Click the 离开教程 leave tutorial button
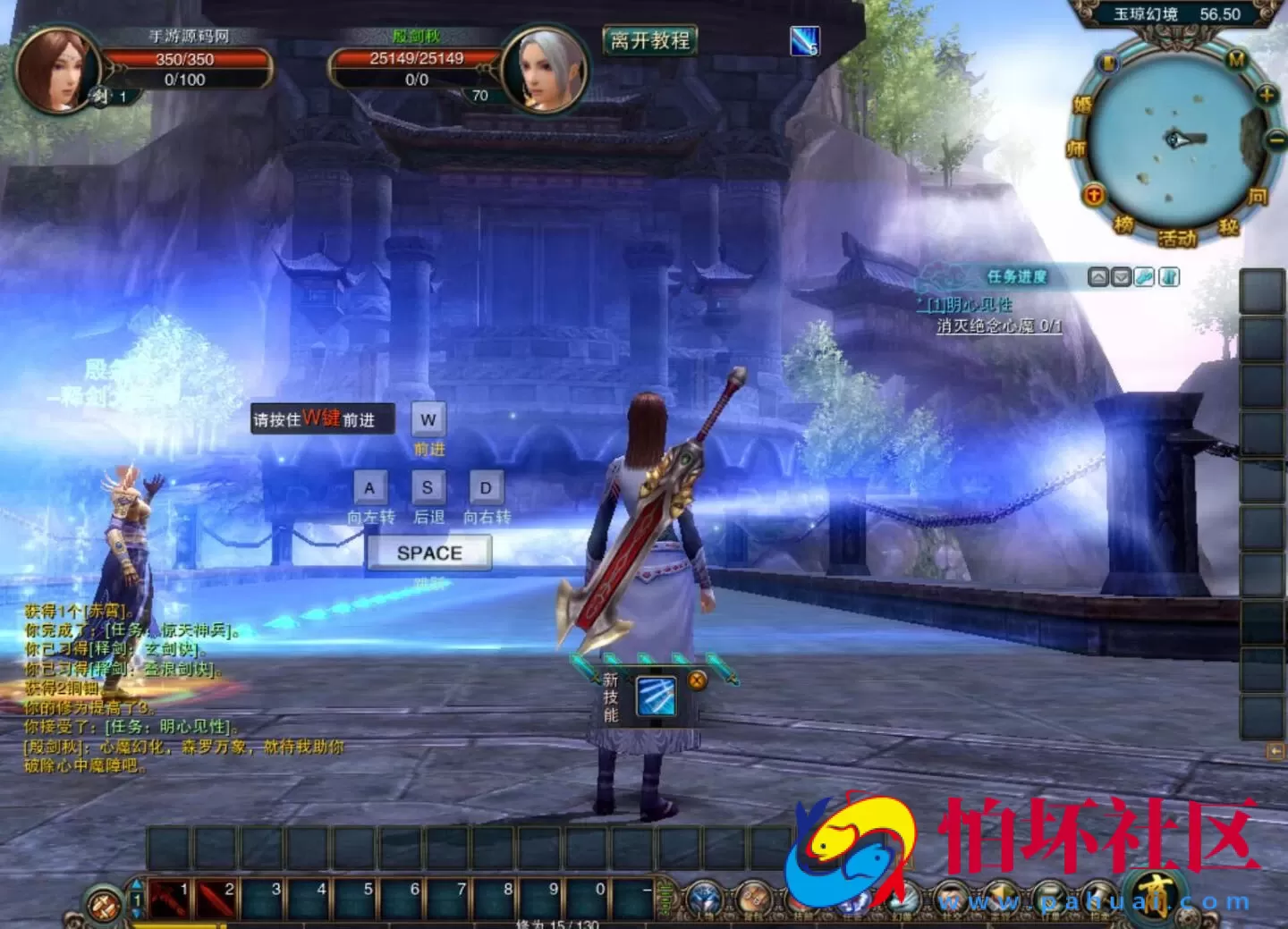1288x929 pixels. point(650,40)
